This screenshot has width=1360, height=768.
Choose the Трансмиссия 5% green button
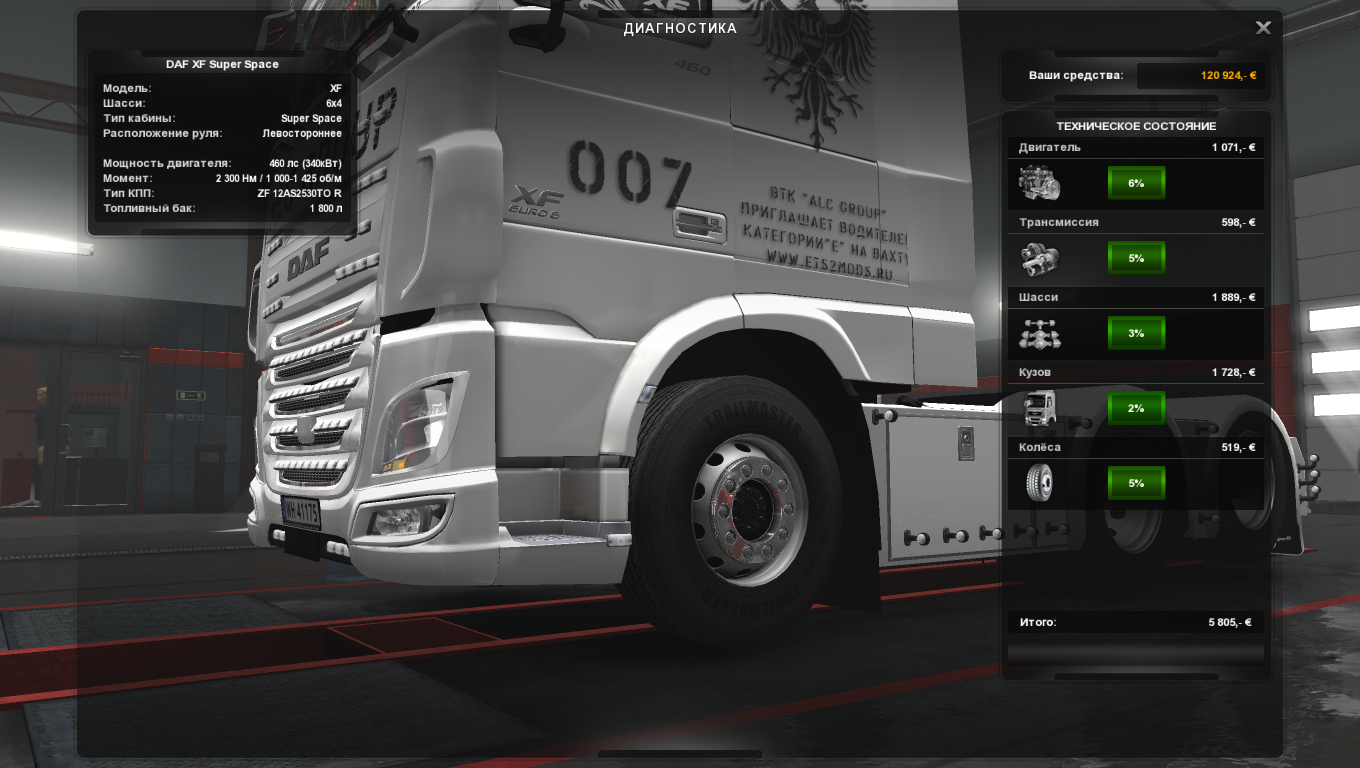coord(1136,258)
